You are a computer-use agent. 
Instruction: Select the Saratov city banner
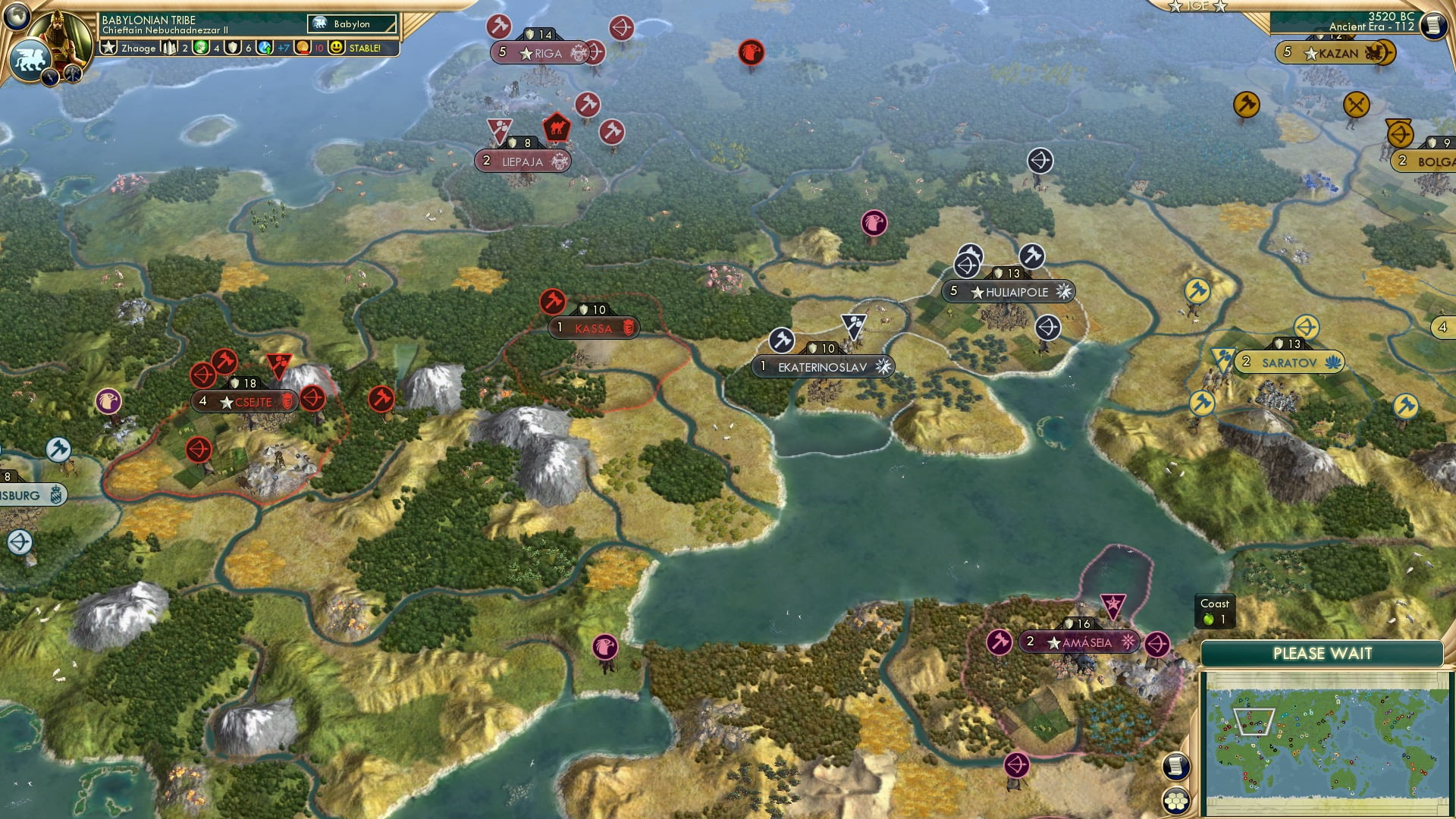point(1289,362)
